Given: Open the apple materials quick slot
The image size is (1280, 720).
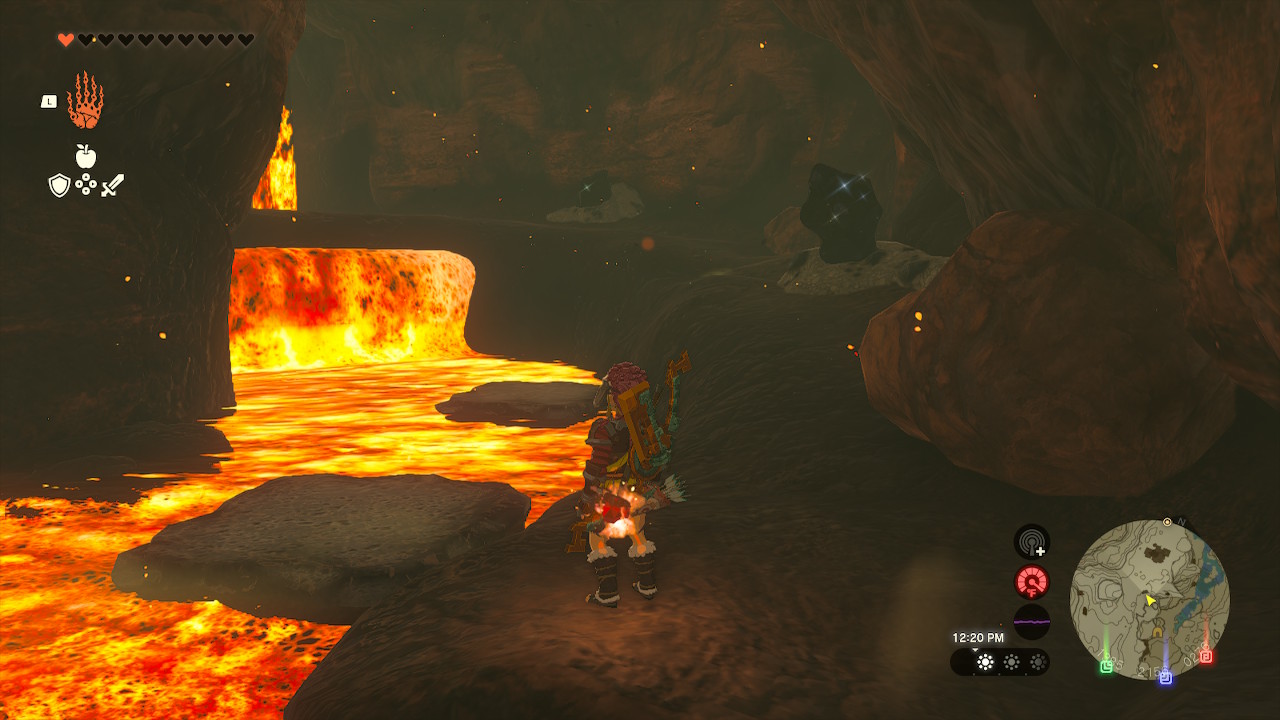Looking at the screenshot, I should click(x=86, y=156).
